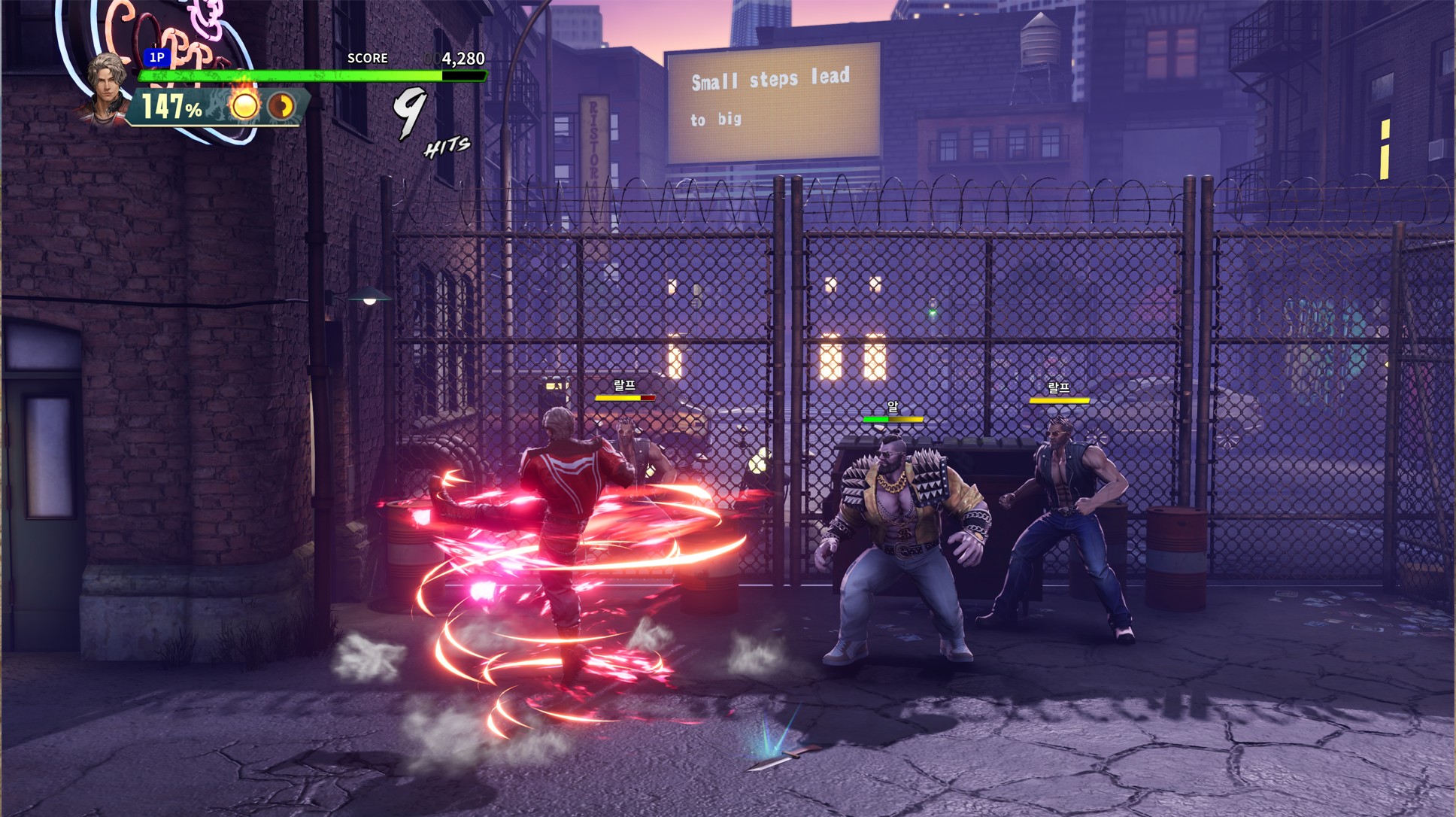Select the flaming full special orb
This screenshot has width=1456, height=817.
click(243, 105)
